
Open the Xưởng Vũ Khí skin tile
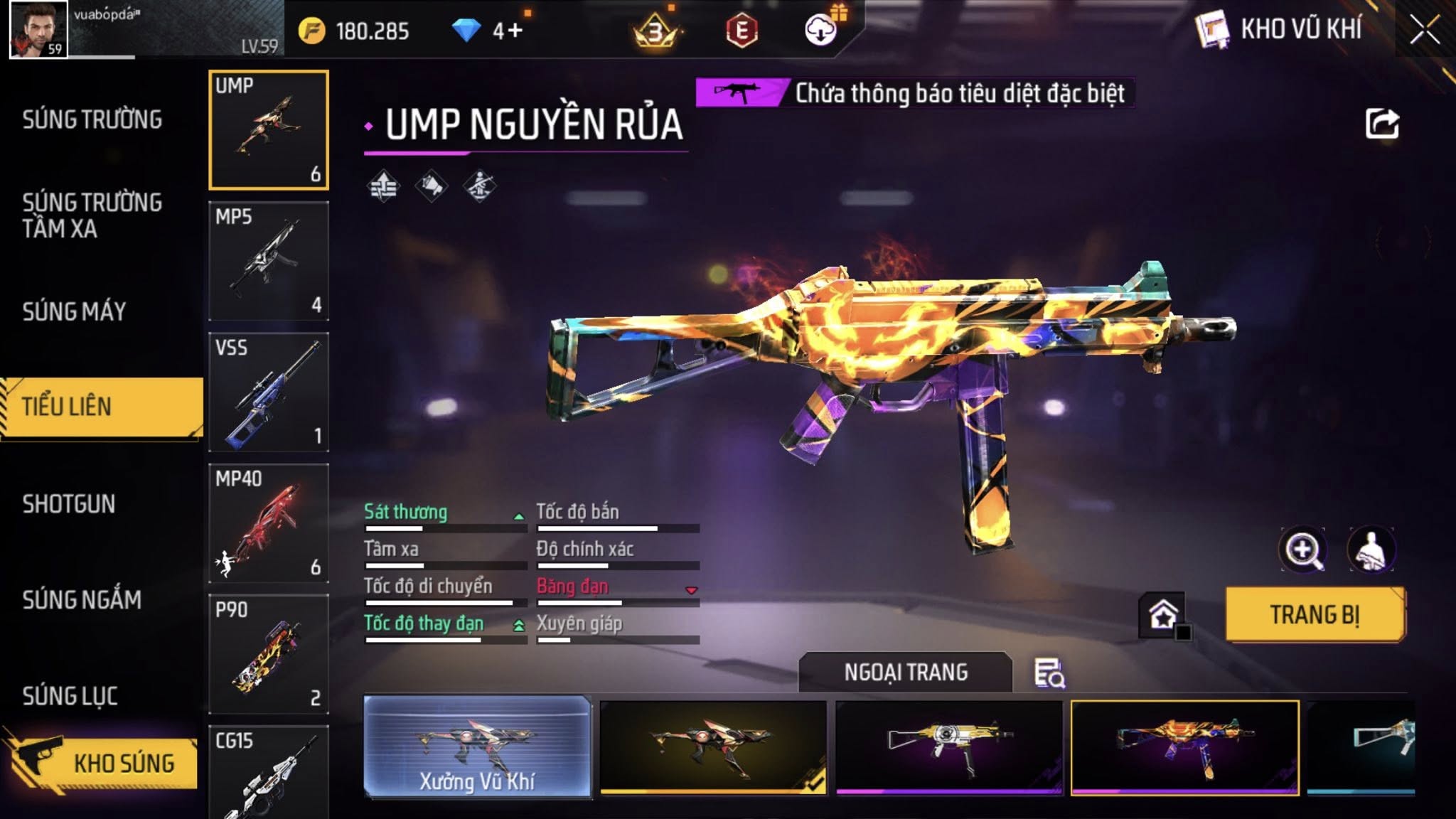[x=477, y=746]
